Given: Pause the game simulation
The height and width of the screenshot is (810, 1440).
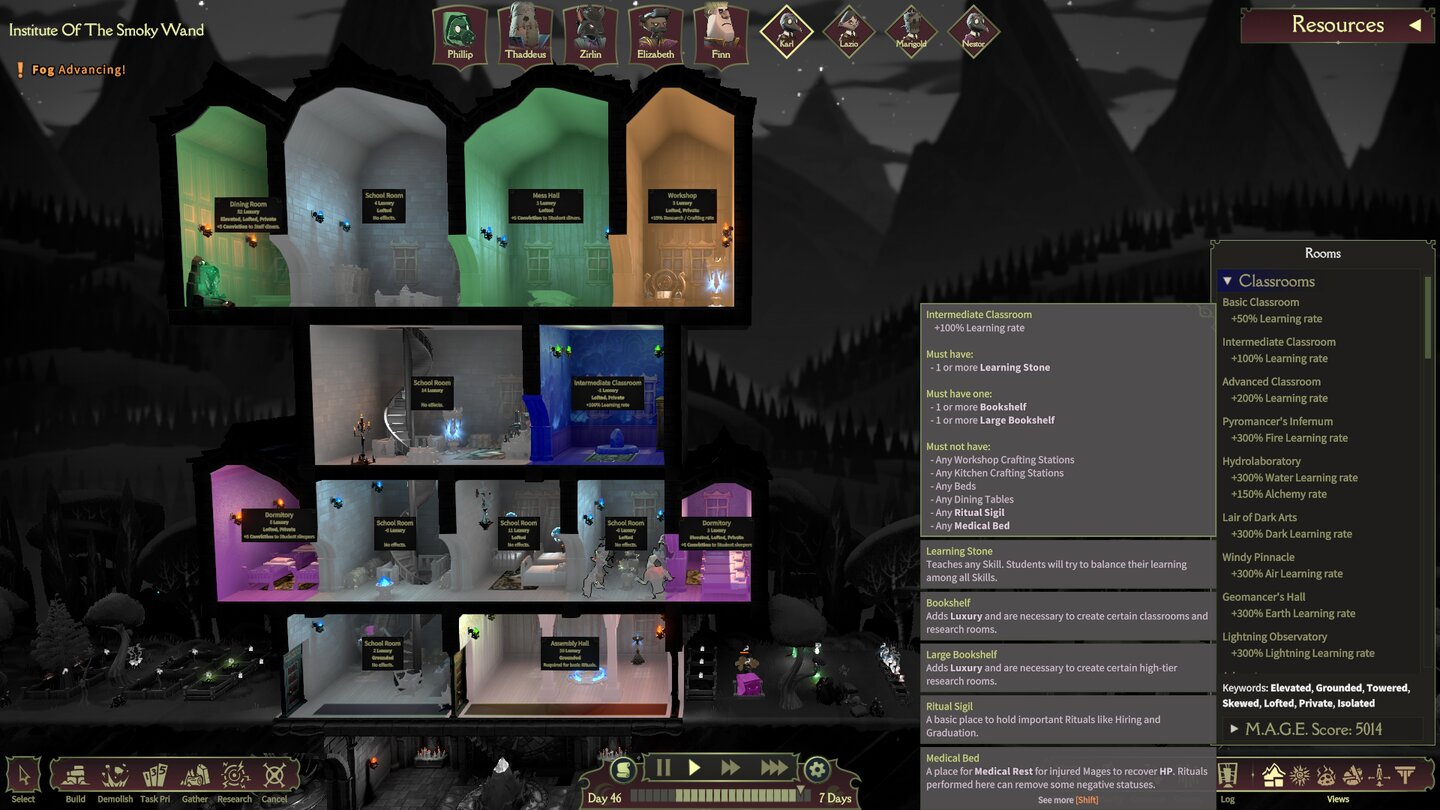Looking at the screenshot, I should (x=664, y=767).
